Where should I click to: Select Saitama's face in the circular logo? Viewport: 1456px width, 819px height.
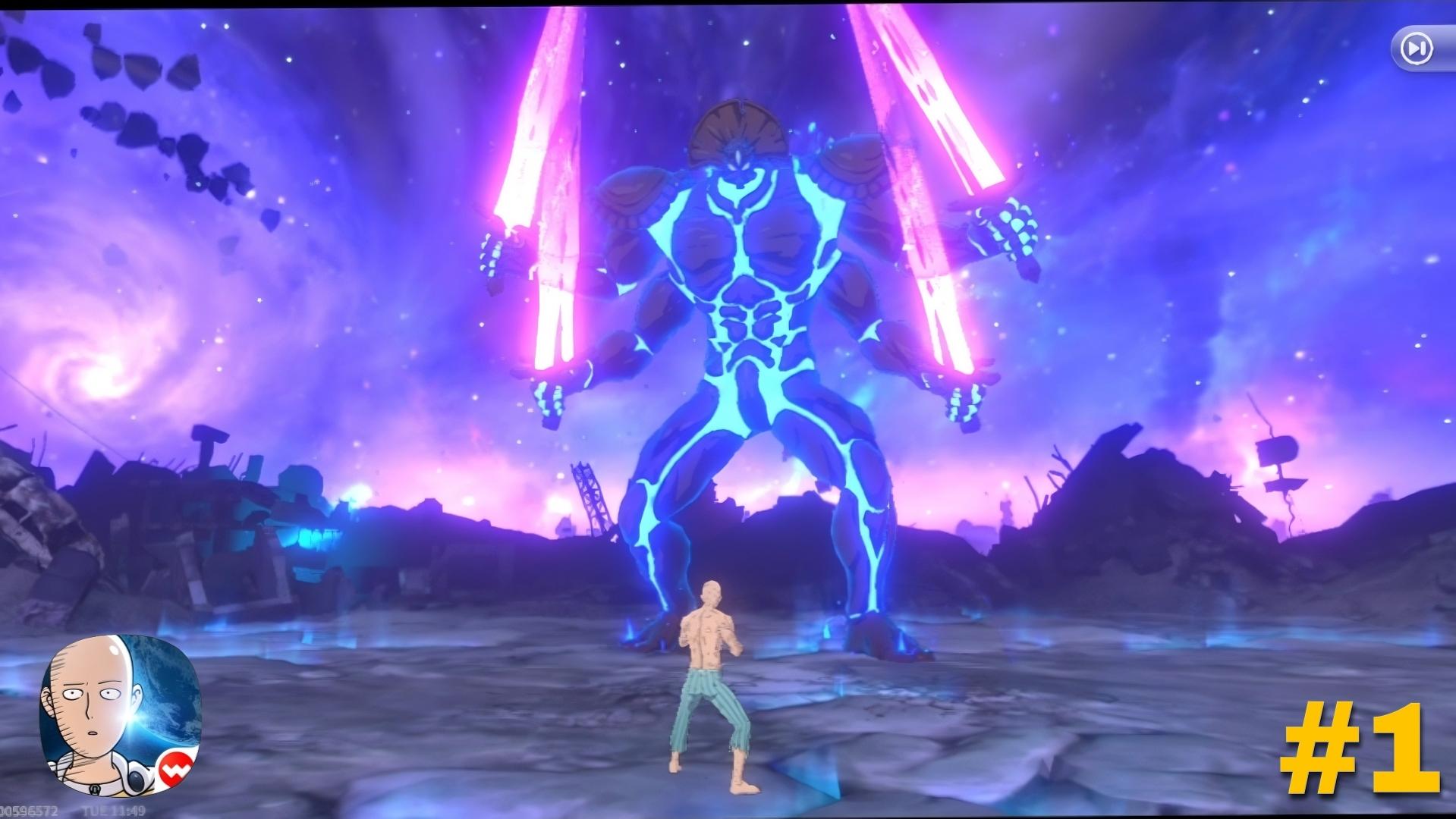click(93, 701)
